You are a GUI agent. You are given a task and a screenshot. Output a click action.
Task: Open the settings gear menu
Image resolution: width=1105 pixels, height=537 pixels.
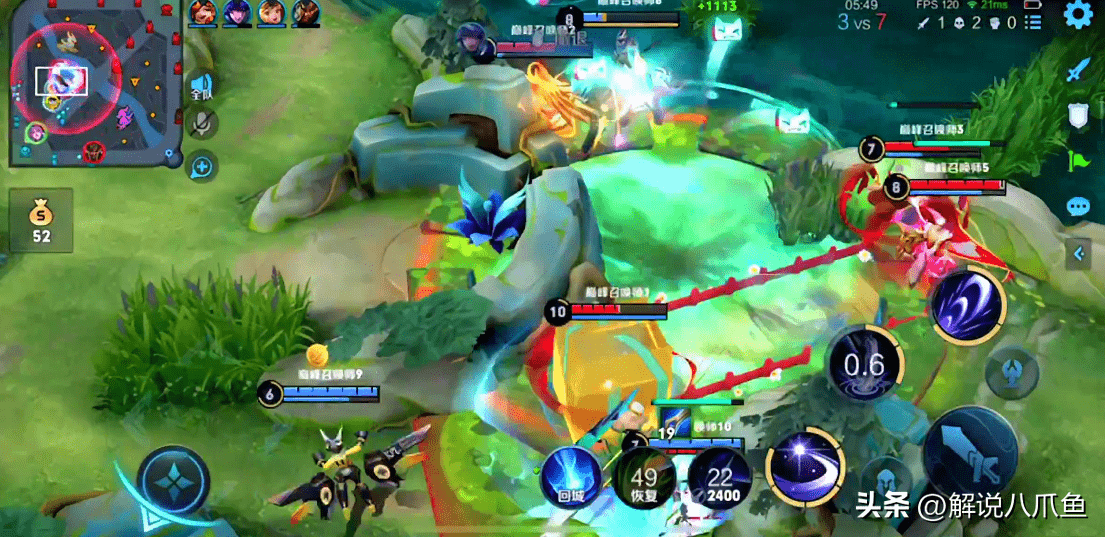coord(1077,15)
